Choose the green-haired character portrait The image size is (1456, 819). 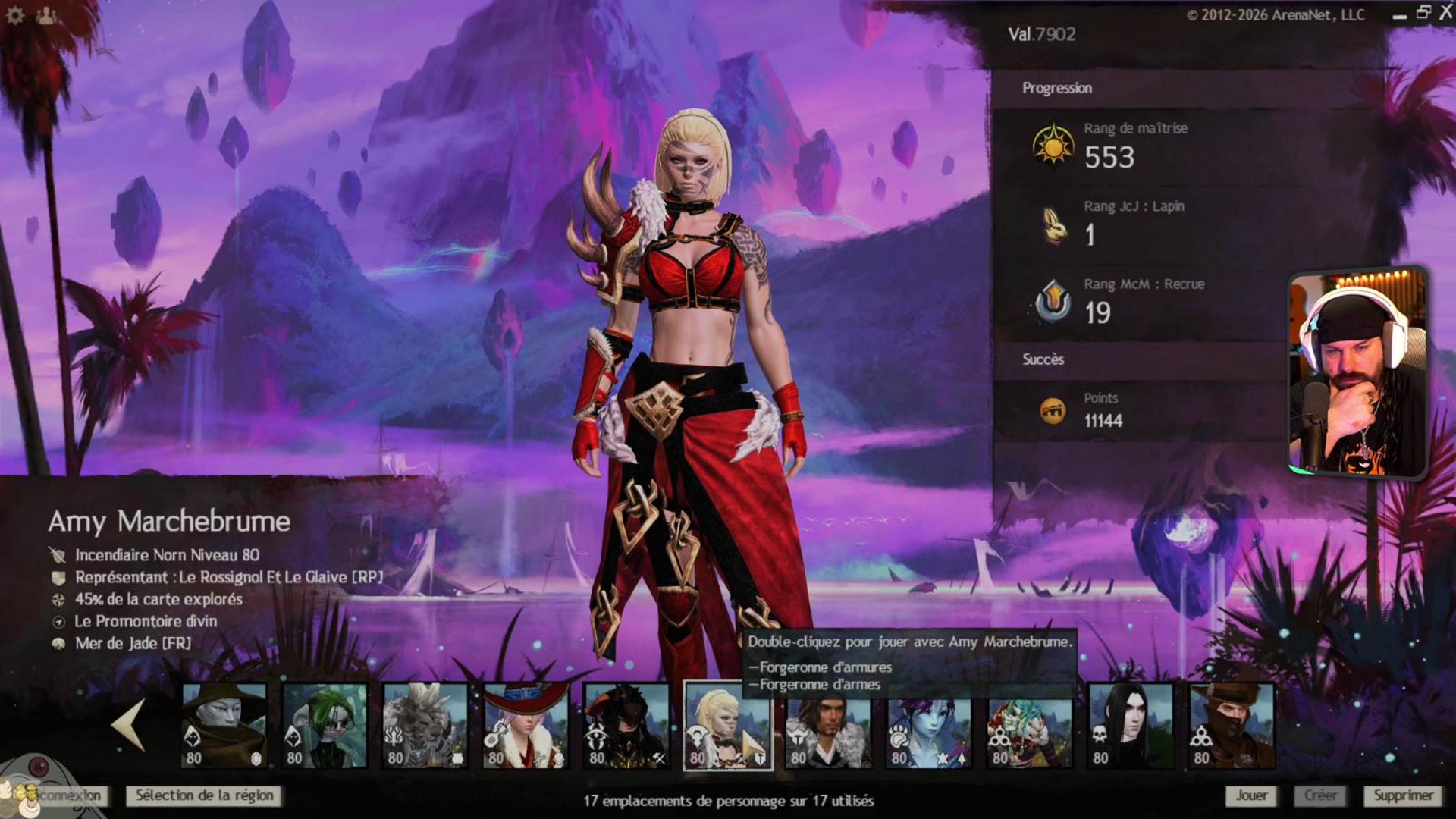click(325, 726)
